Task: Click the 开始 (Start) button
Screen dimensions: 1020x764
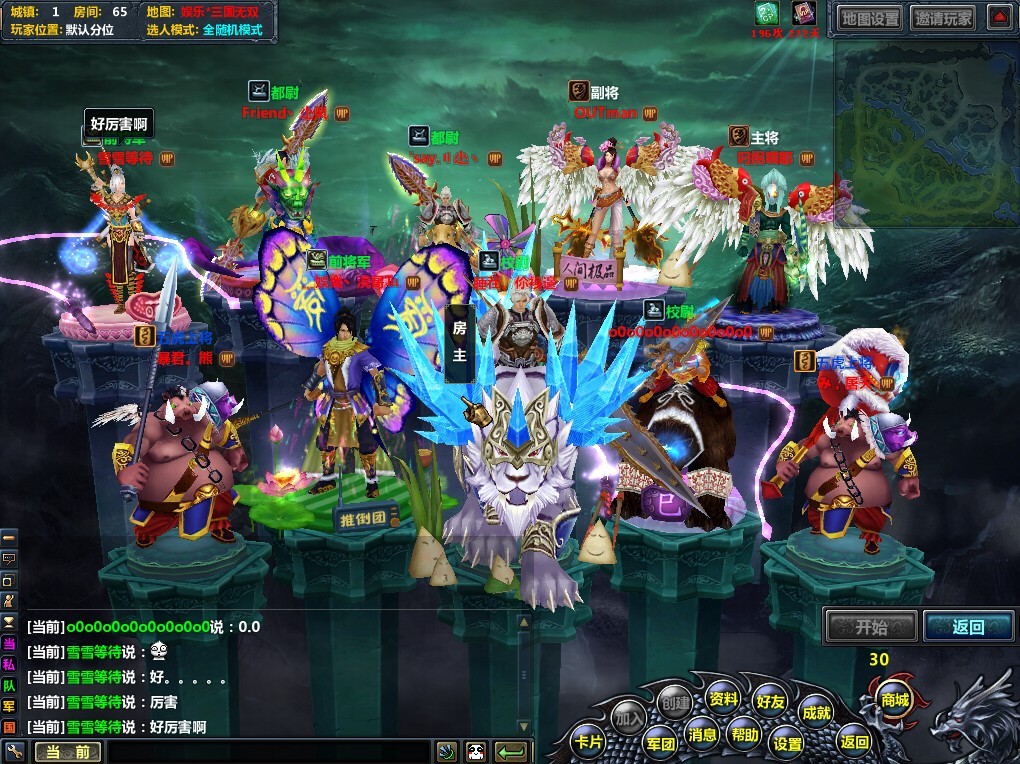Action: 870,627
